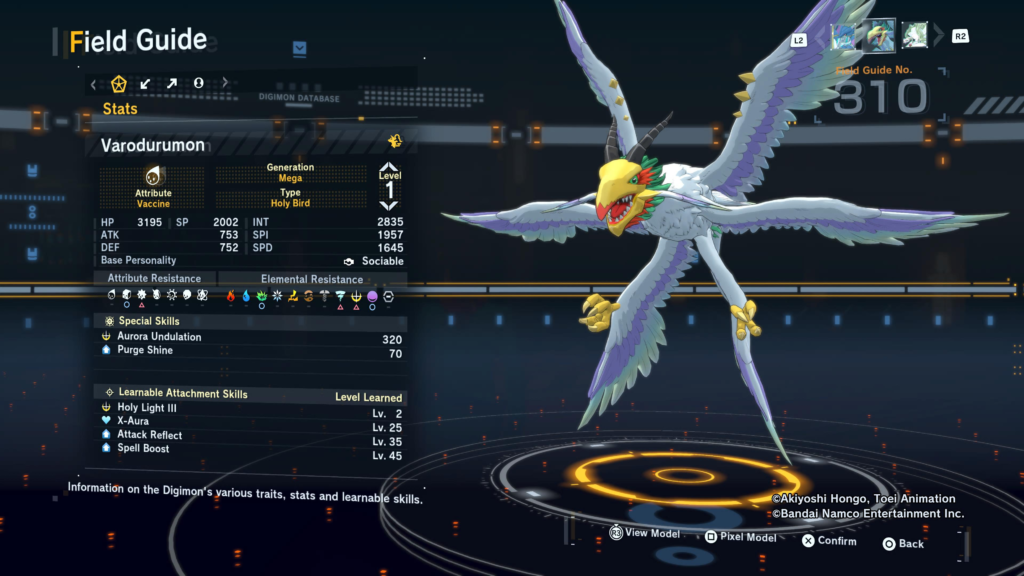
Task: Choose the Holy Light III attachment skill
Action: click(x=150, y=408)
